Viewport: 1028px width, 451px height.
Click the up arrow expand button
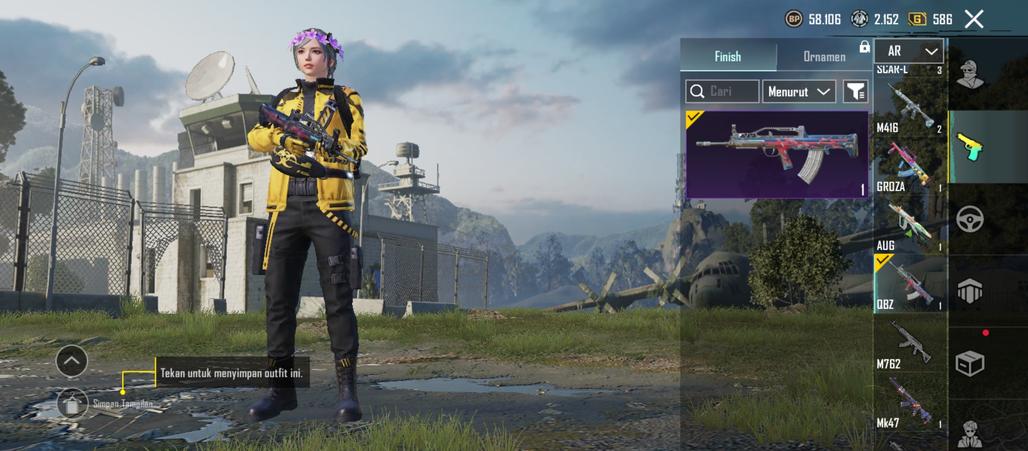[x=72, y=360]
